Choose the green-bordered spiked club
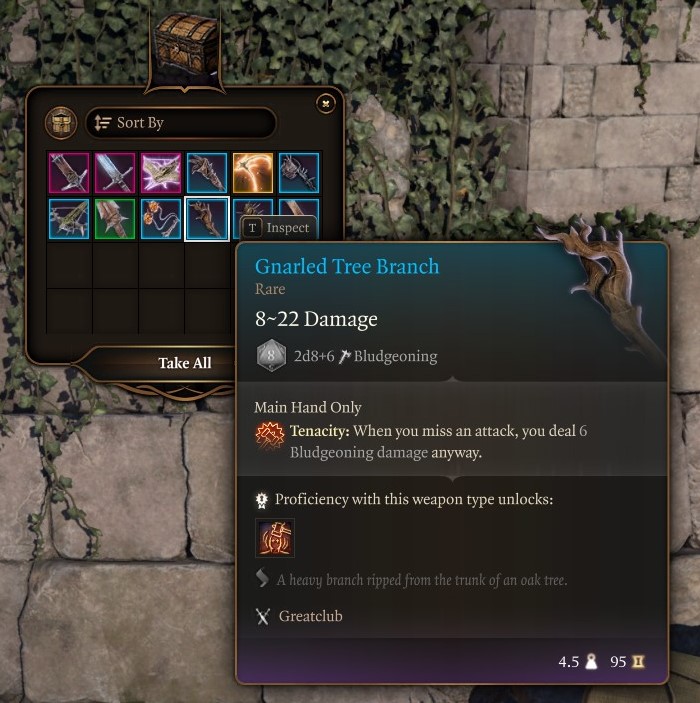Viewport: 700px width, 703px height. point(115,219)
